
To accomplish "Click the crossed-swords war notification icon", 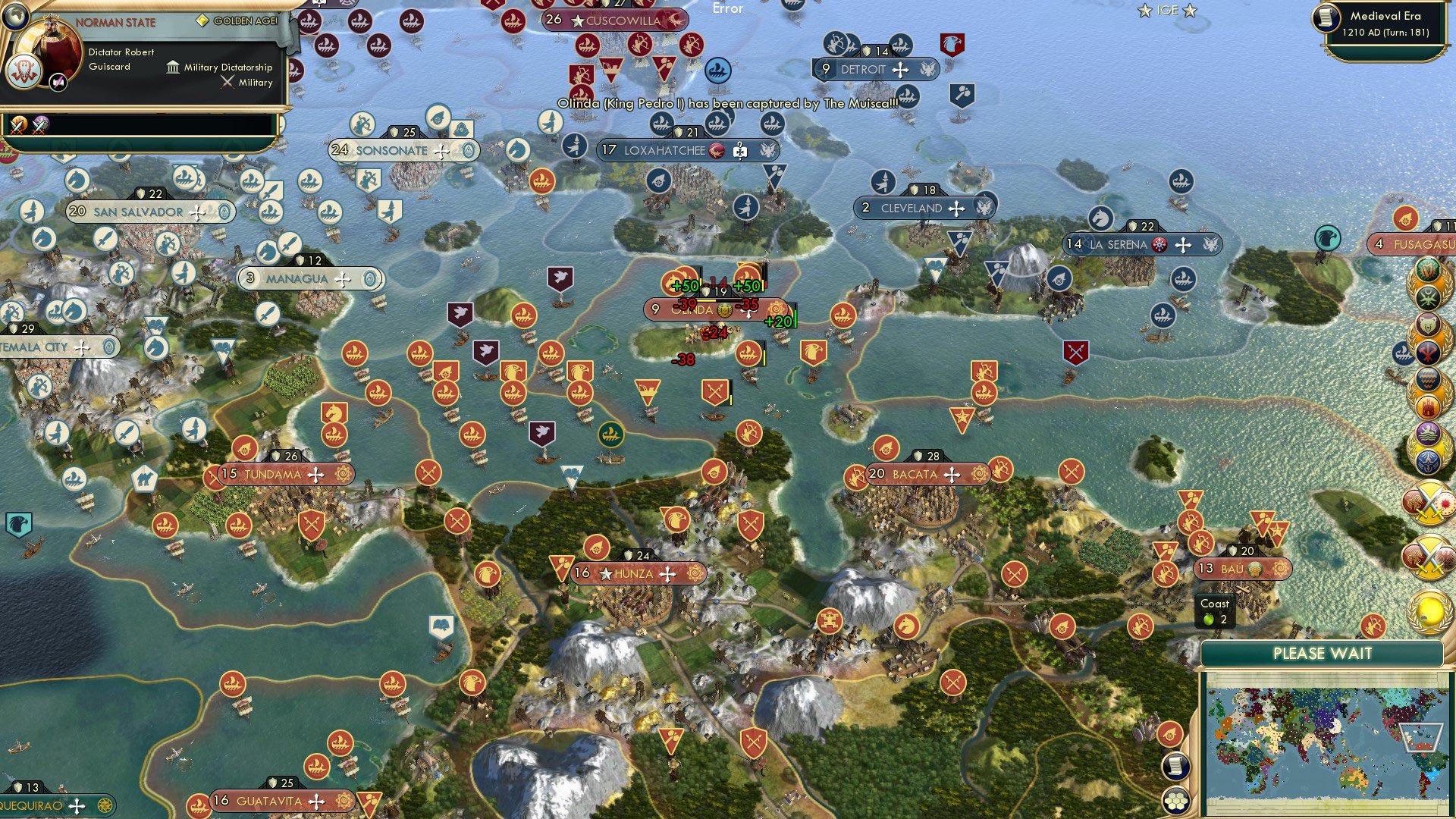I will tap(1429, 504).
